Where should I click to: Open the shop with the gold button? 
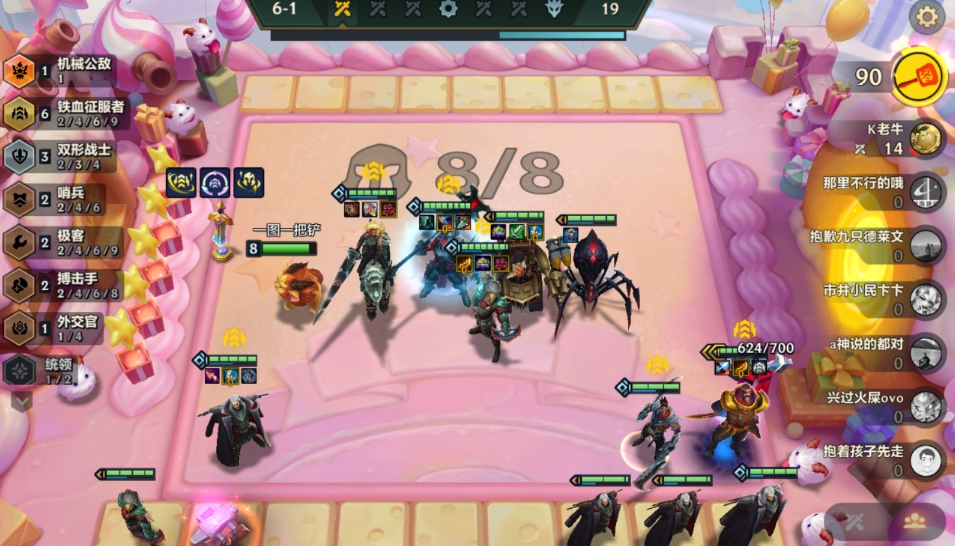pos(917,76)
